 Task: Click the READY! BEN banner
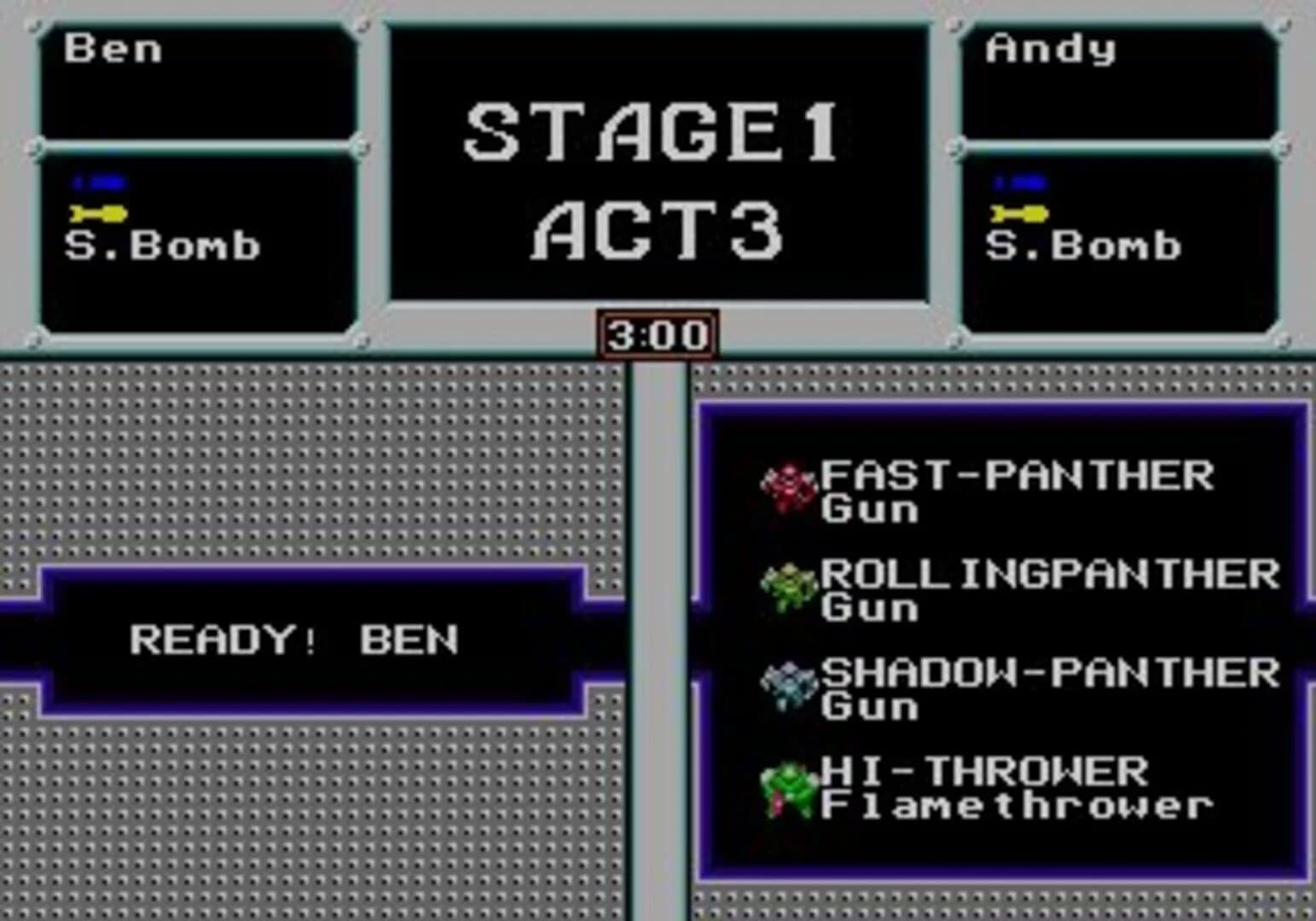[x=294, y=638]
